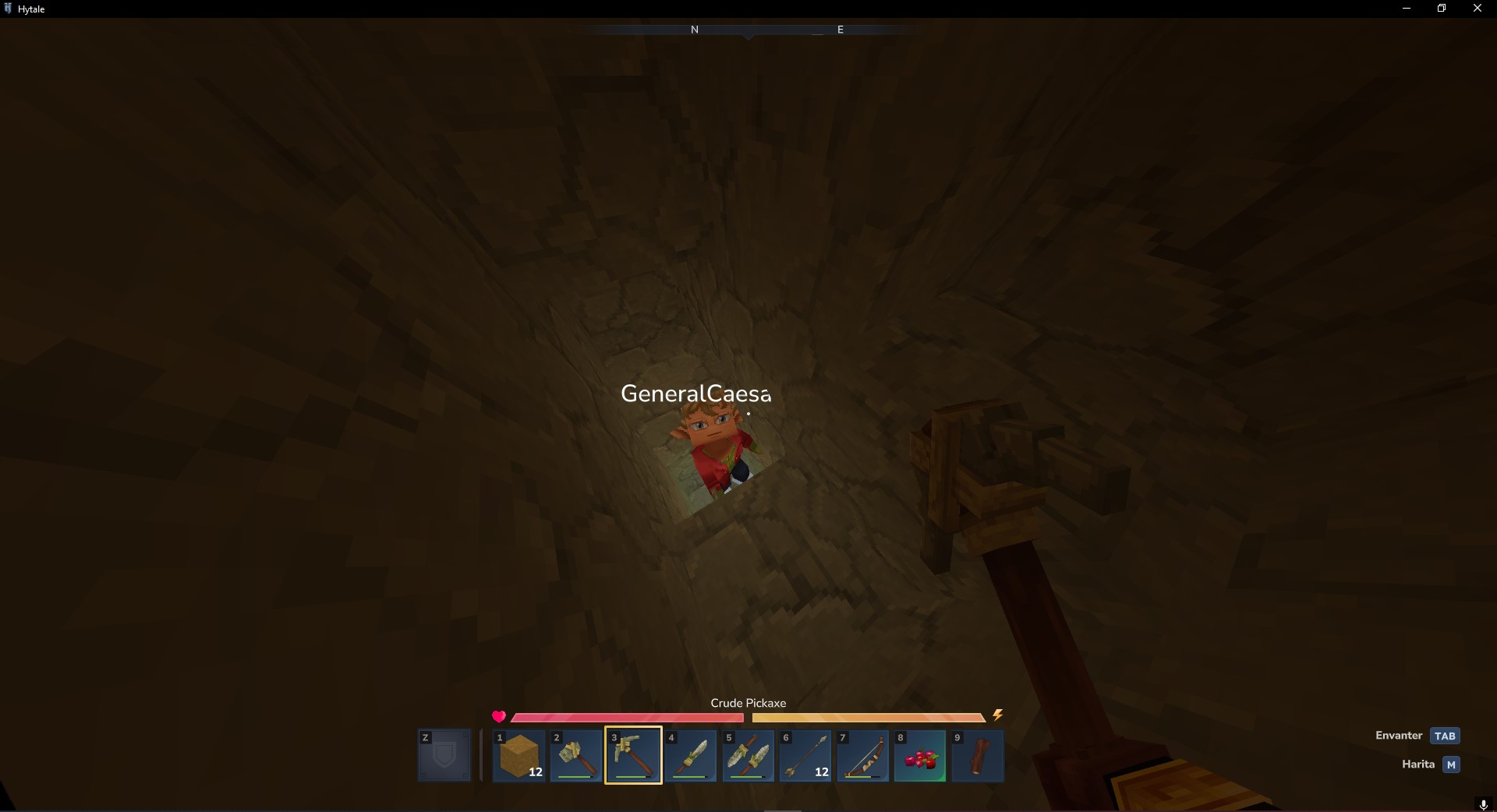This screenshot has height=812, width=1497.
Task: Click the empty shield utility slot
Action: (444, 755)
